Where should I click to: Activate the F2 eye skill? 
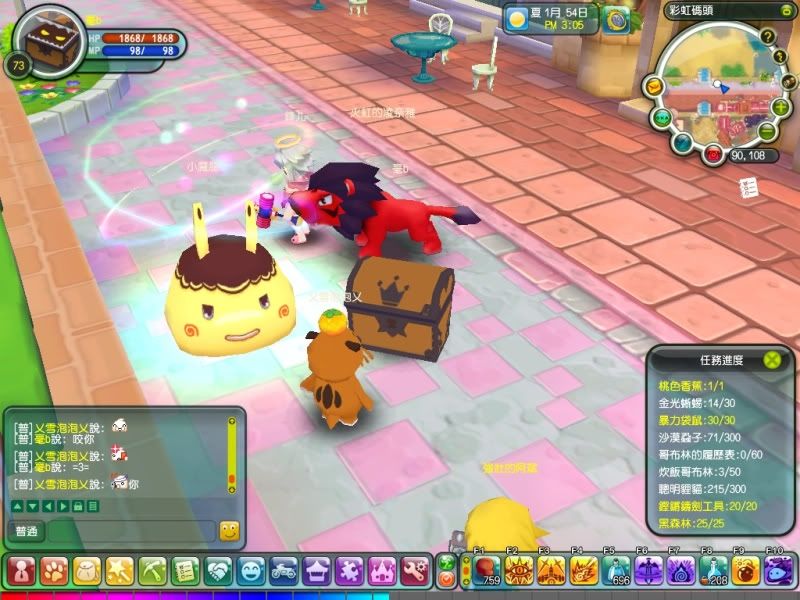[x=520, y=570]
